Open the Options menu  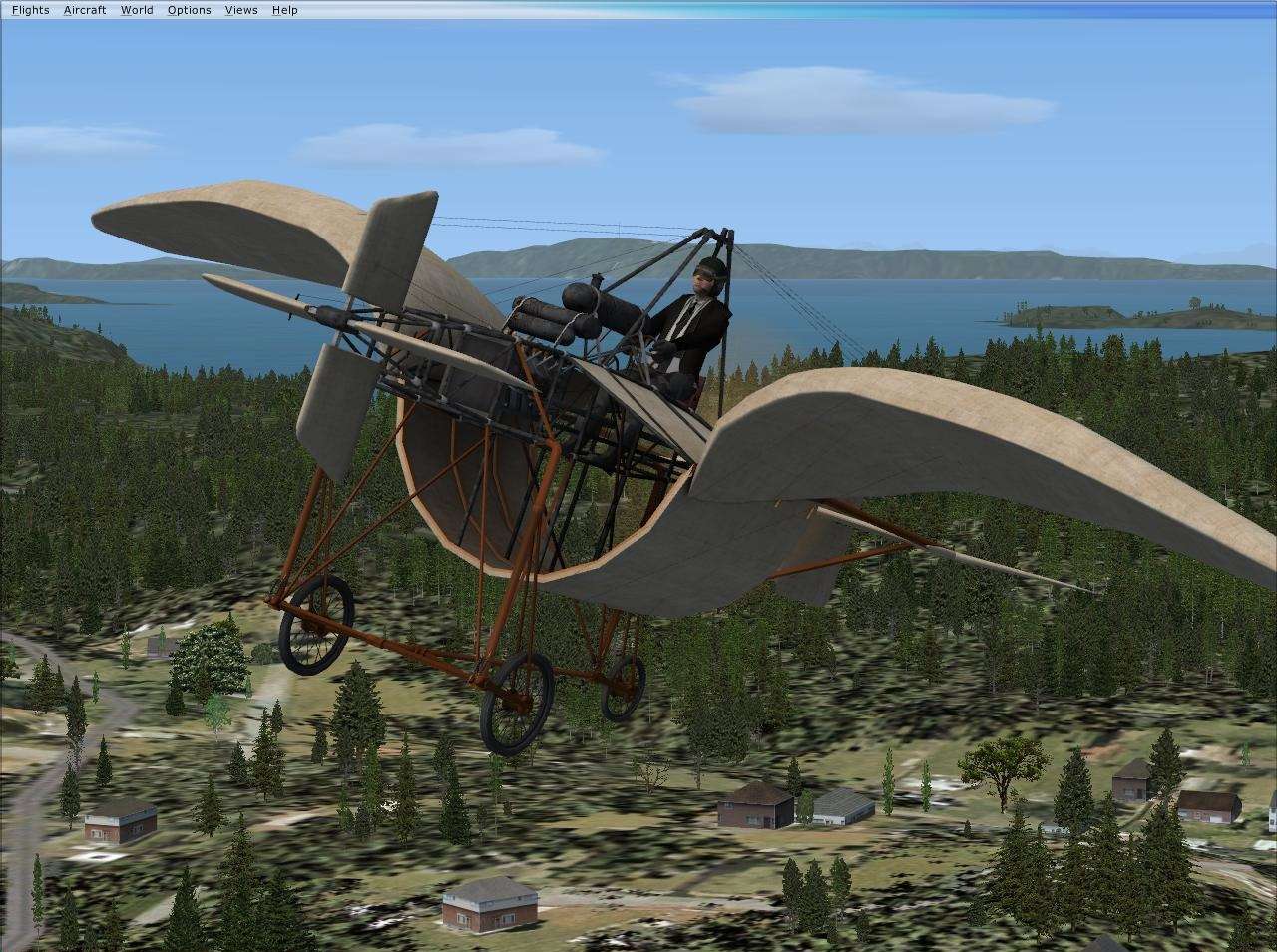[x=189, y=9]
